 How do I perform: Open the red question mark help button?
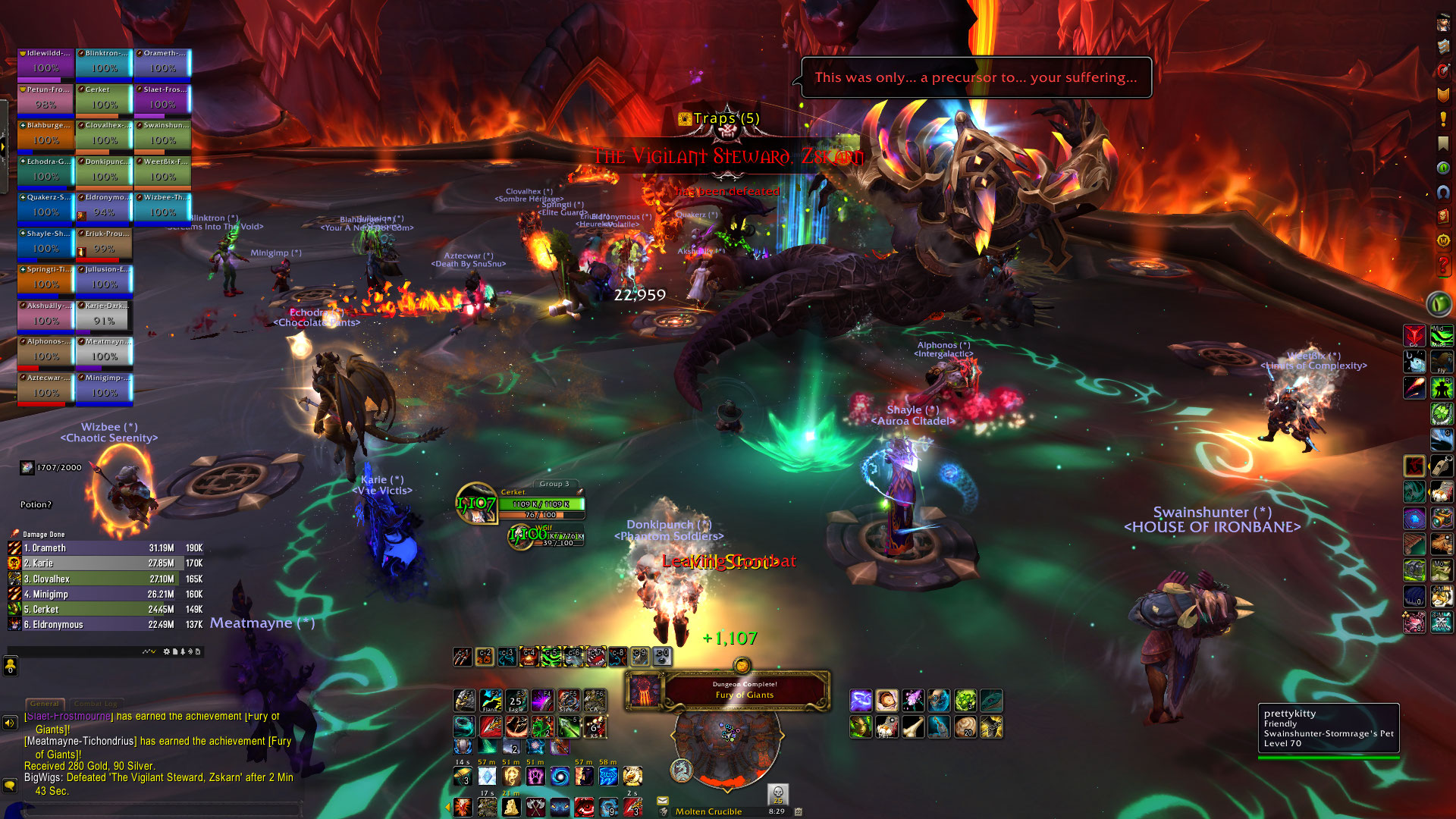point(1442,265)
